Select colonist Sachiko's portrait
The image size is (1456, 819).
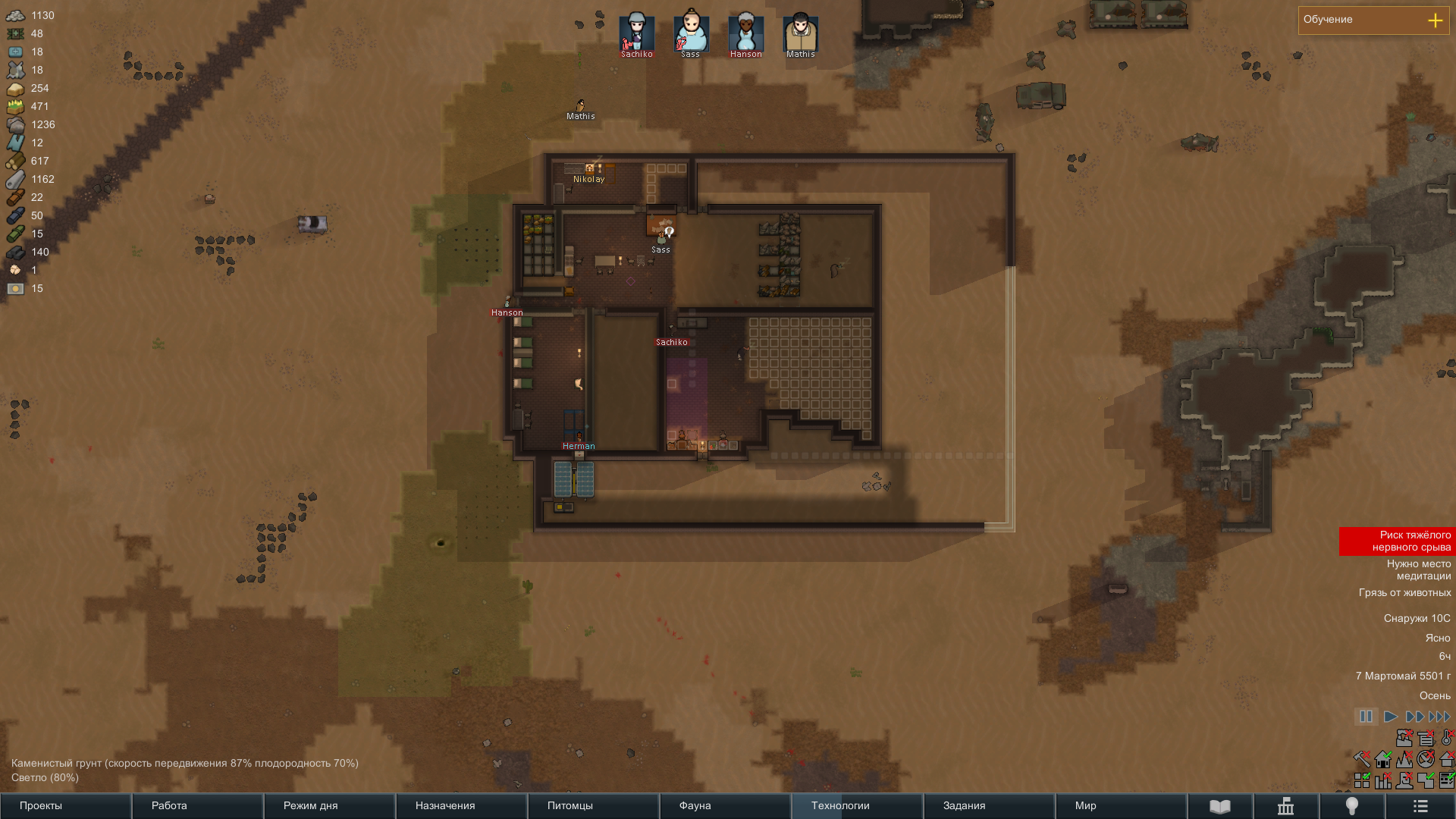tap(637, 33)
